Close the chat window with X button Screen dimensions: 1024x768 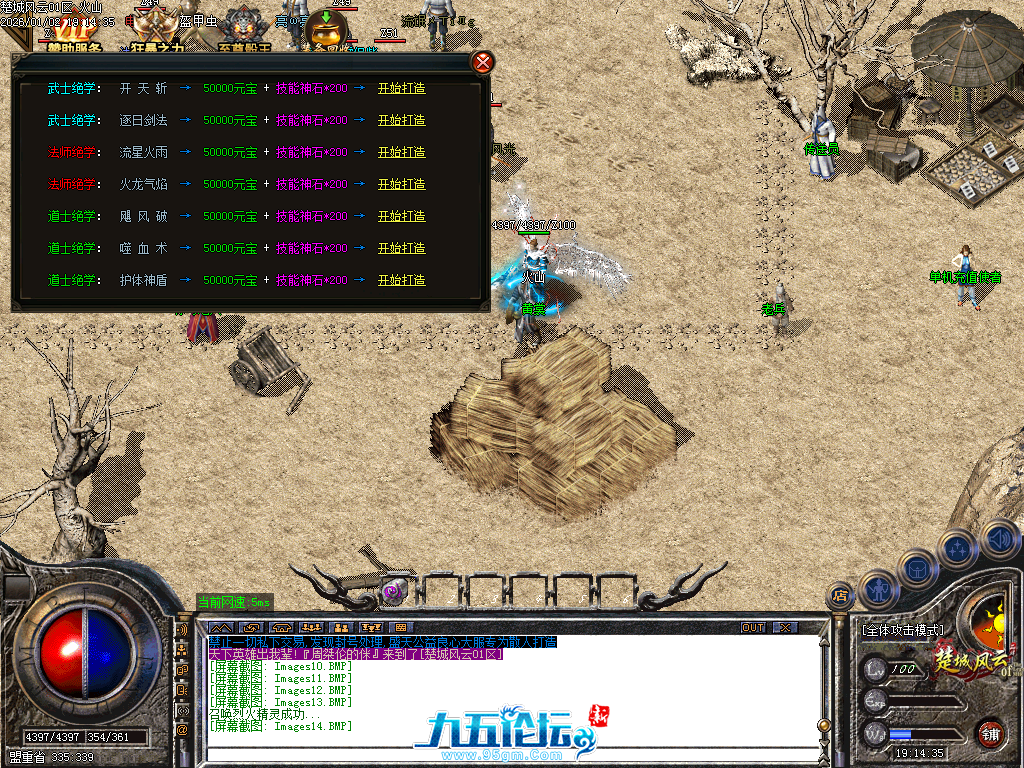click(x=786, y=627)
